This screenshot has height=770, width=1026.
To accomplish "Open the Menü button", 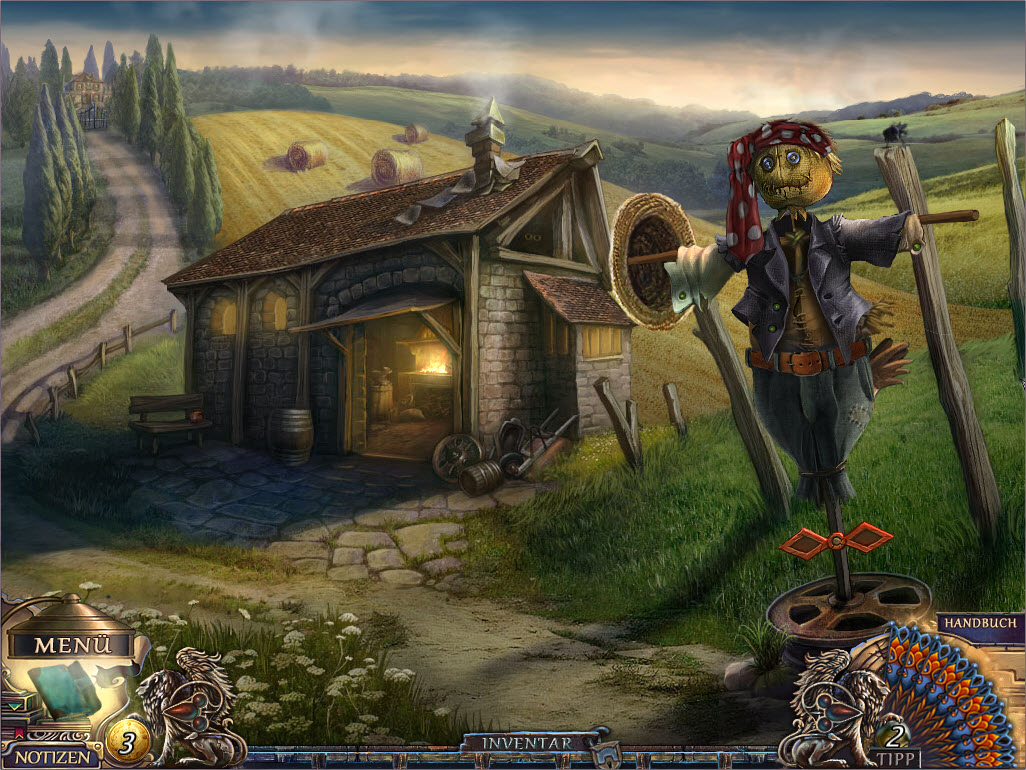I will (70, 645).
